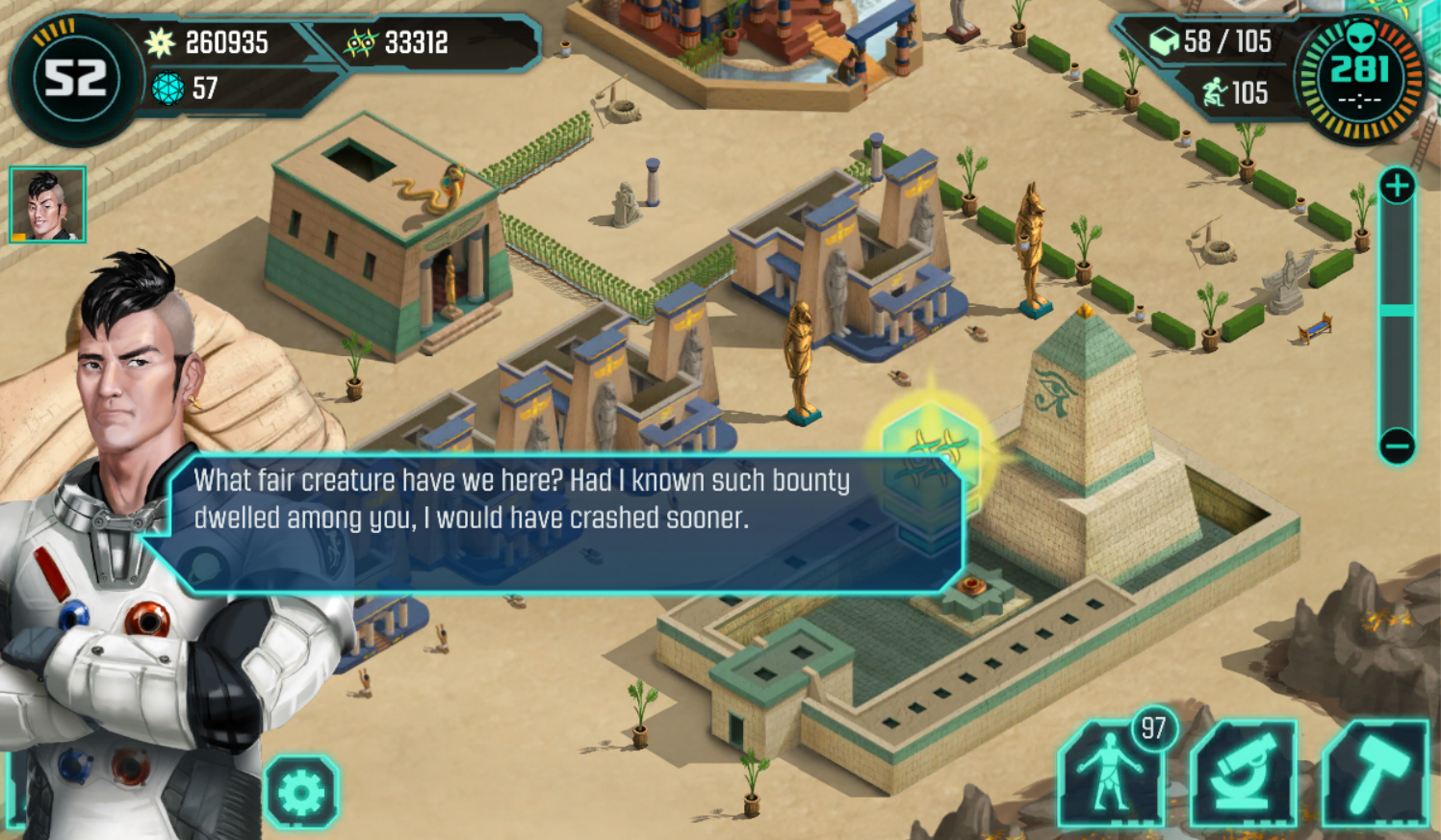
Task: Open the alien 281 threat meter
Action: 1359,78
